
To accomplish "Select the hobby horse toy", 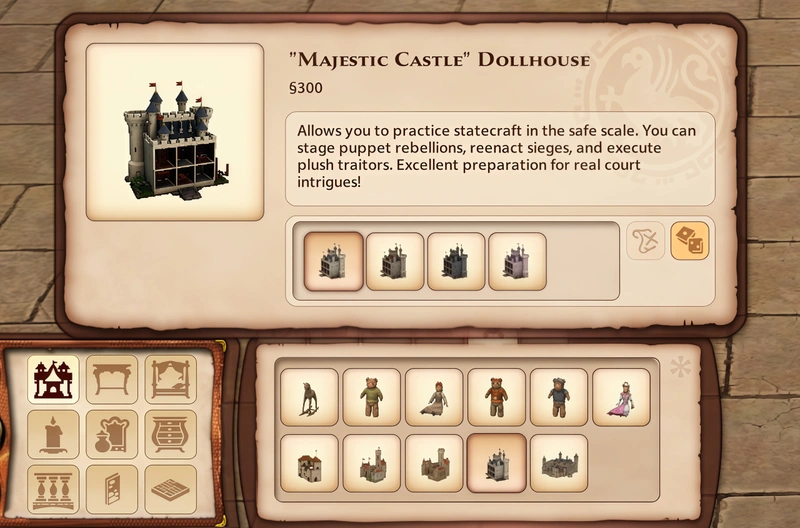I will tap(309, 398).
